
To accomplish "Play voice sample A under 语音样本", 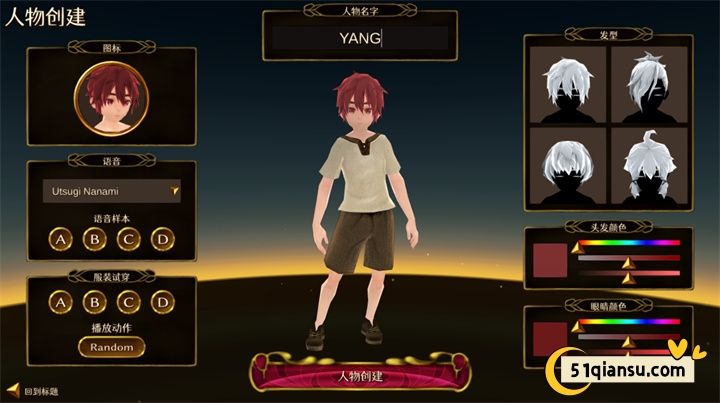I will pos(61,239).
